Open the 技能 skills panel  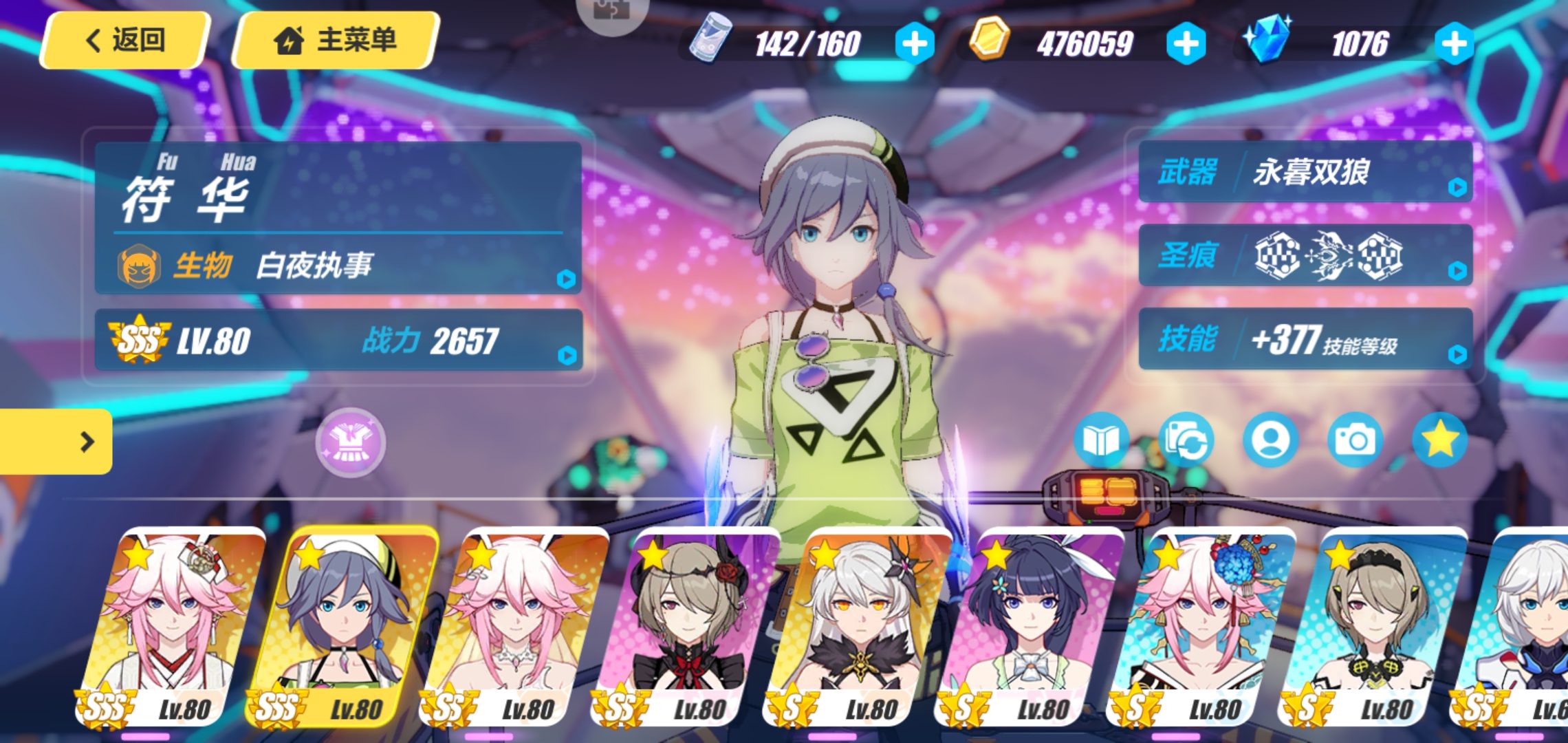click(1305, 340)
